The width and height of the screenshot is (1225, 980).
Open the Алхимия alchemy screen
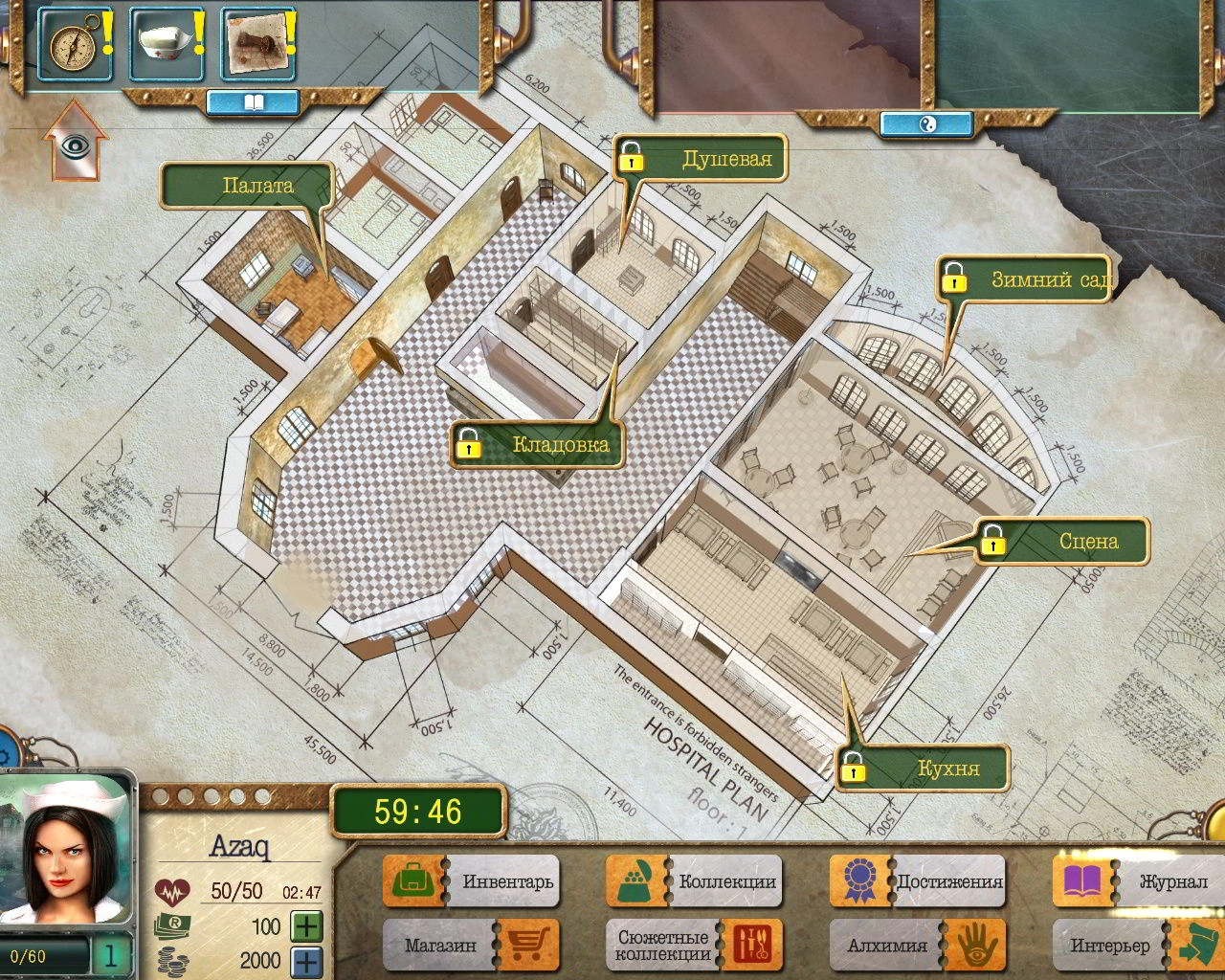[918, 946]
